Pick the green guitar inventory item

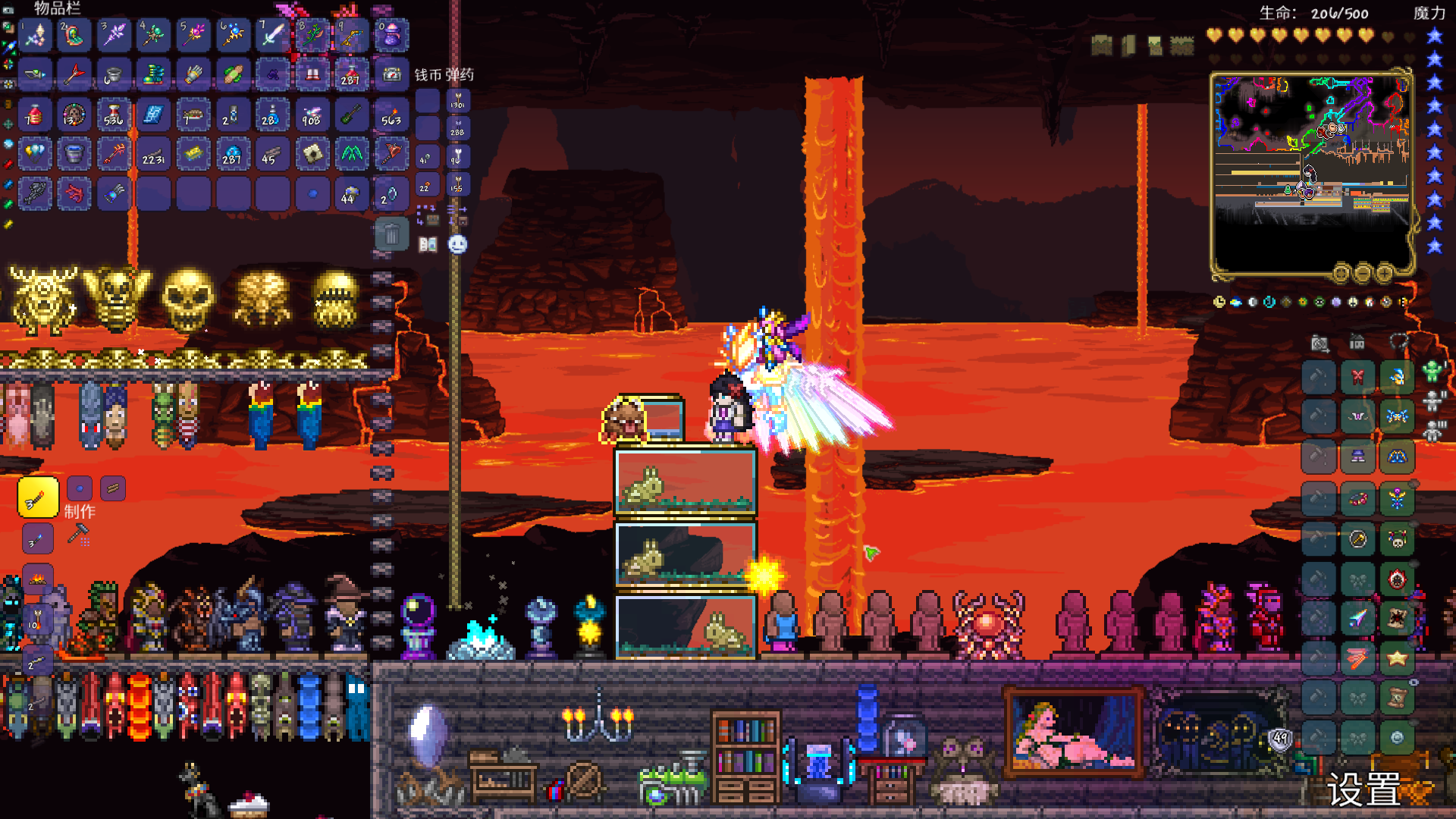[351, 115]
